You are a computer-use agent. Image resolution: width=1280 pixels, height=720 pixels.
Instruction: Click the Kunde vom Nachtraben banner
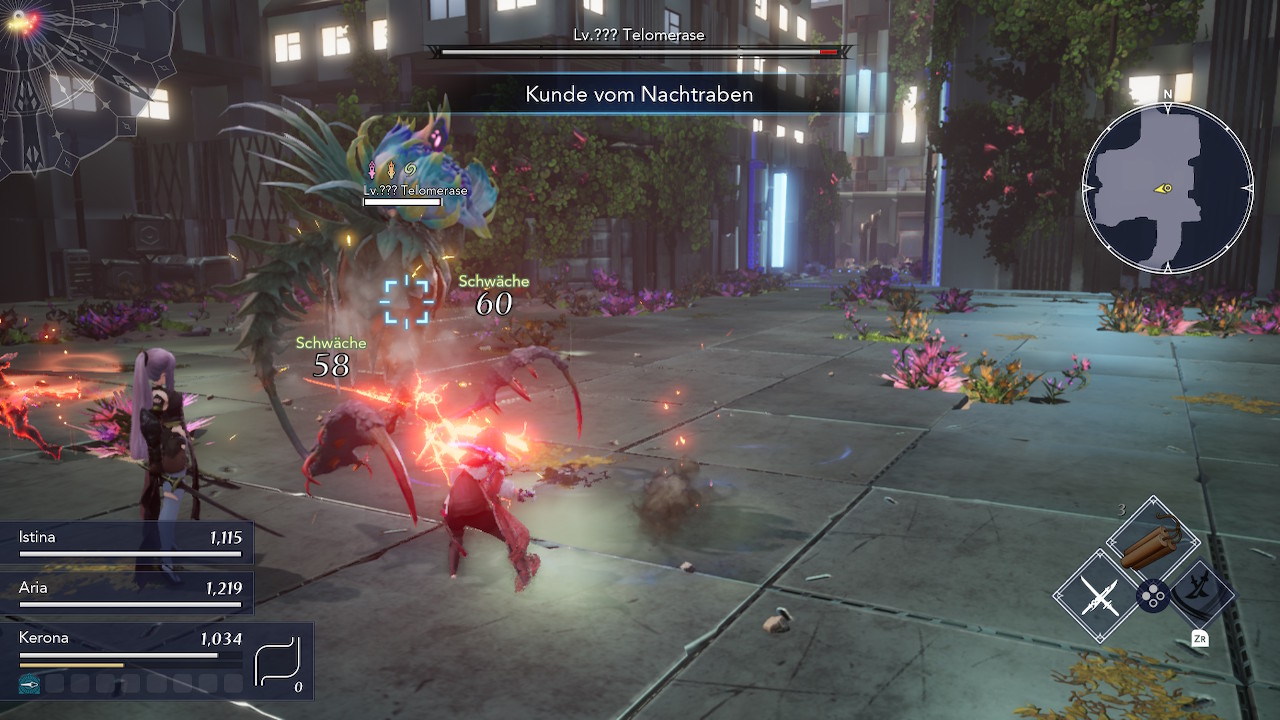coord(638,95)
